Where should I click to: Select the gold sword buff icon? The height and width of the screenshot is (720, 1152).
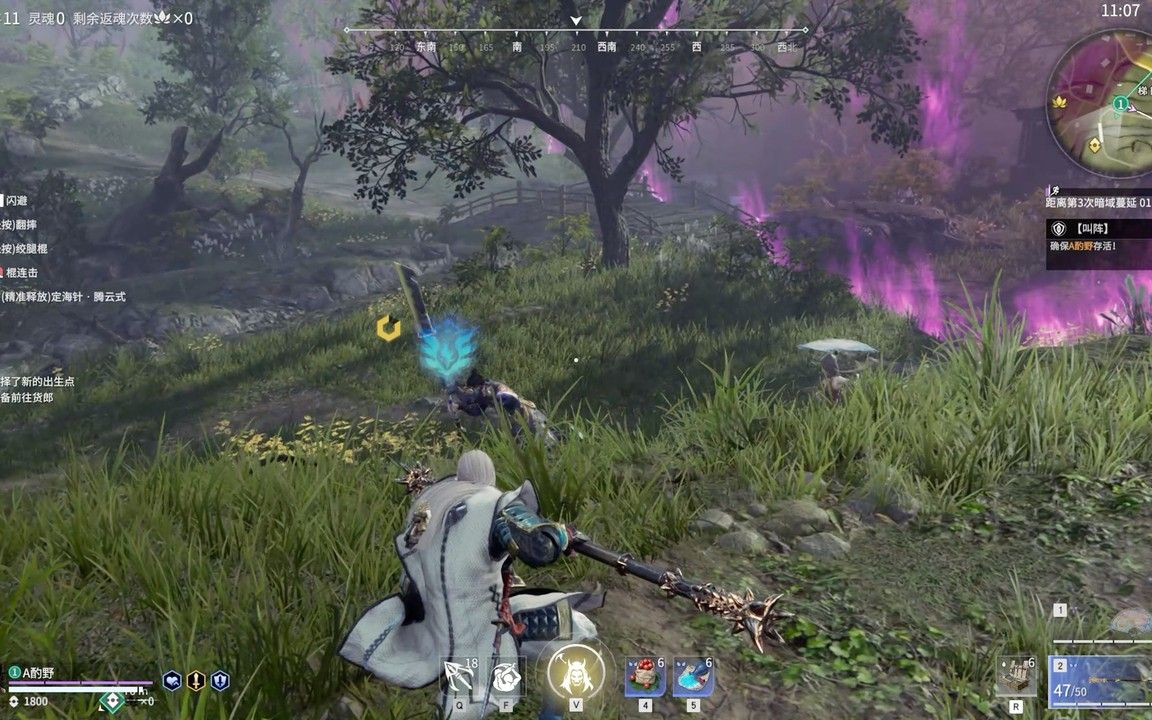pyautogui.click(x=196, y=680)
